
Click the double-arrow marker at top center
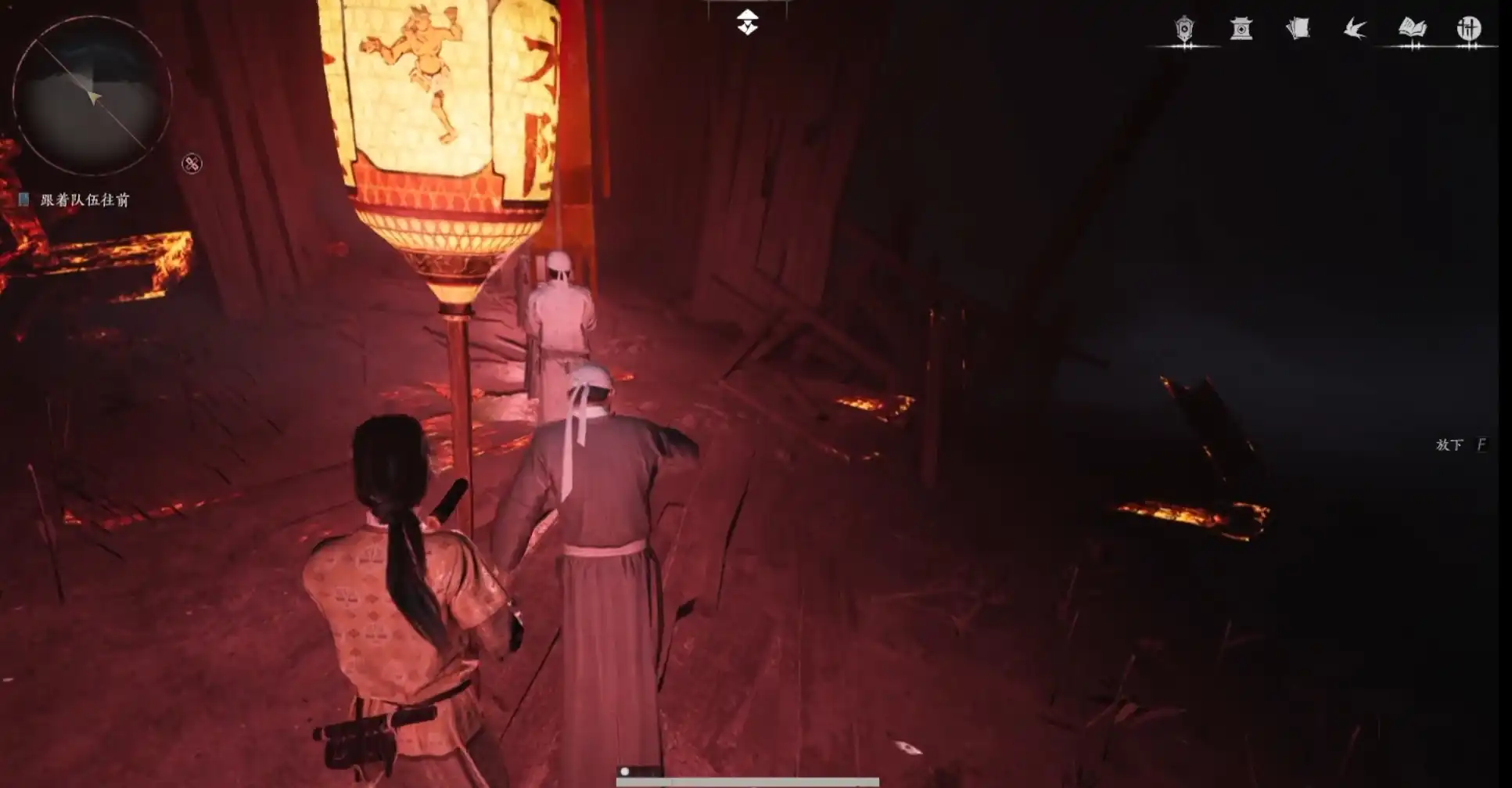(x=748, y=23)
